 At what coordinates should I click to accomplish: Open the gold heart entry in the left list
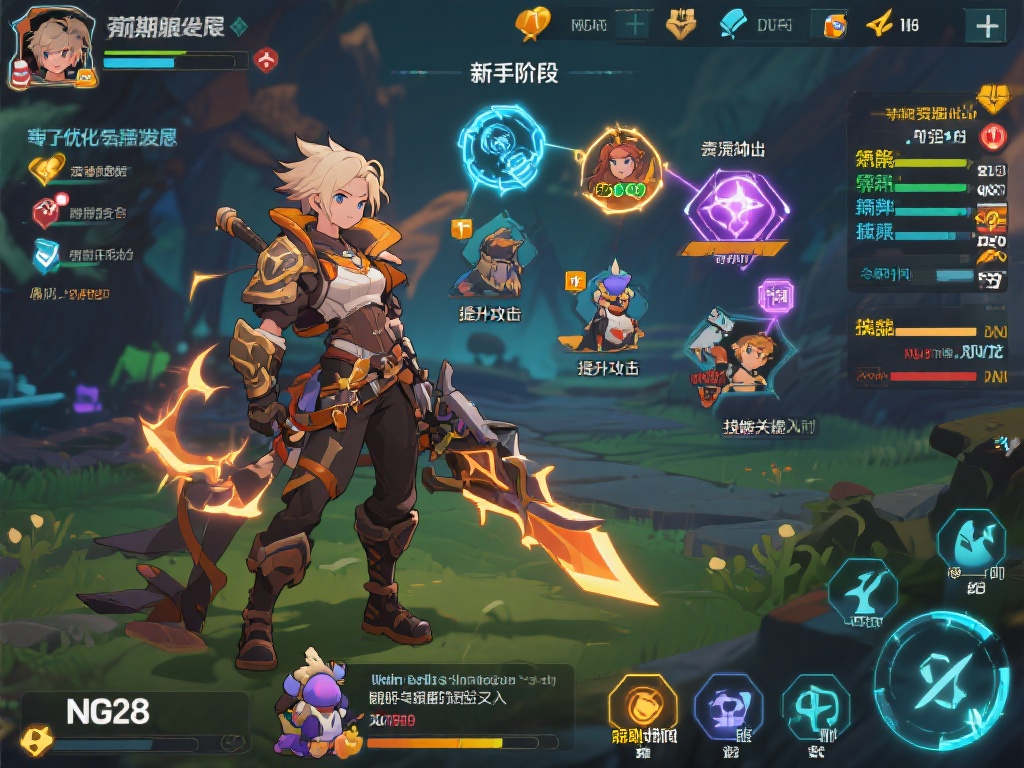[x=46, y=170]
